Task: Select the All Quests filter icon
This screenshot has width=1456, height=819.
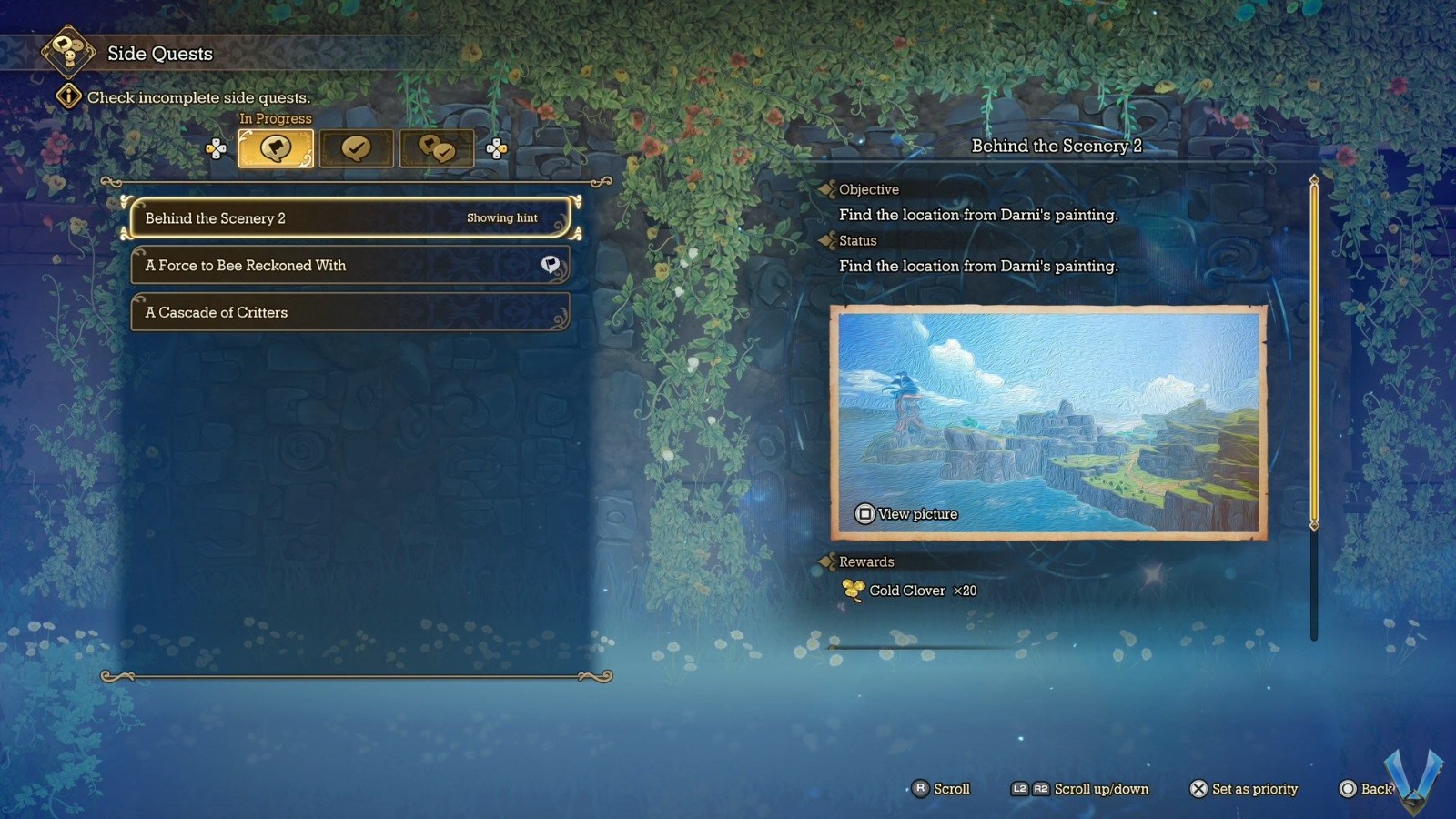Action: [x=437, y=147]
